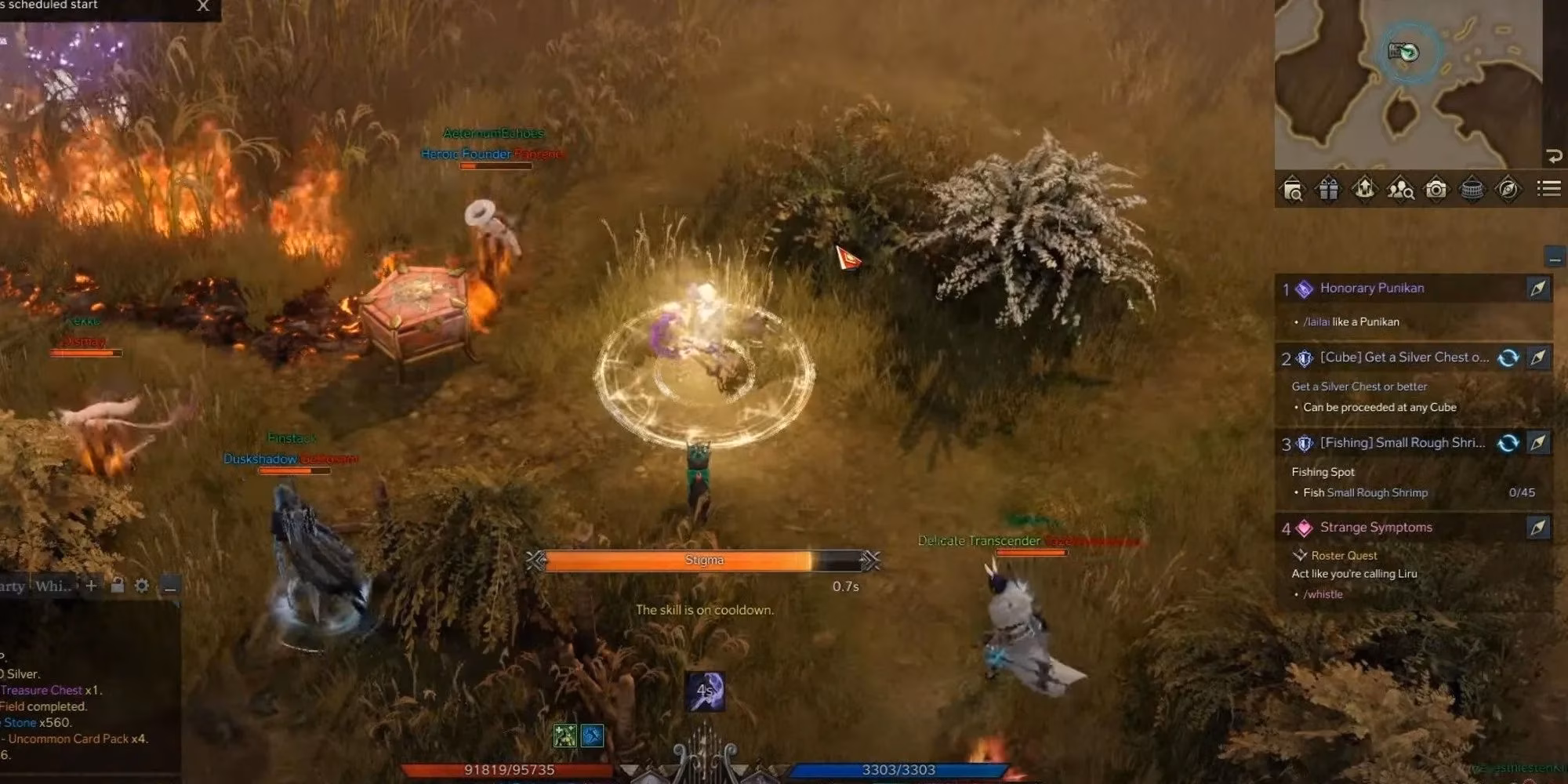
Task: Open Procyon's Compass icon under the minimap
Action: coord(1508,188)
